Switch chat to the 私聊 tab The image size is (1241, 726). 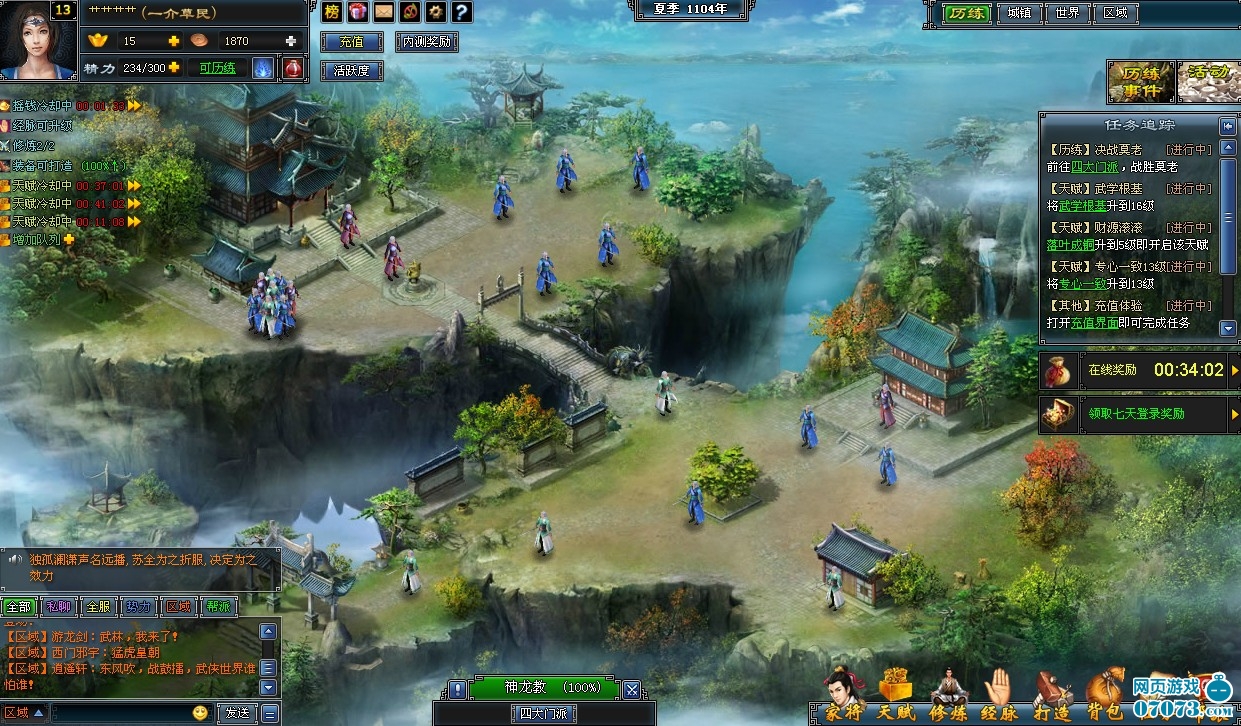click(58, 606)
